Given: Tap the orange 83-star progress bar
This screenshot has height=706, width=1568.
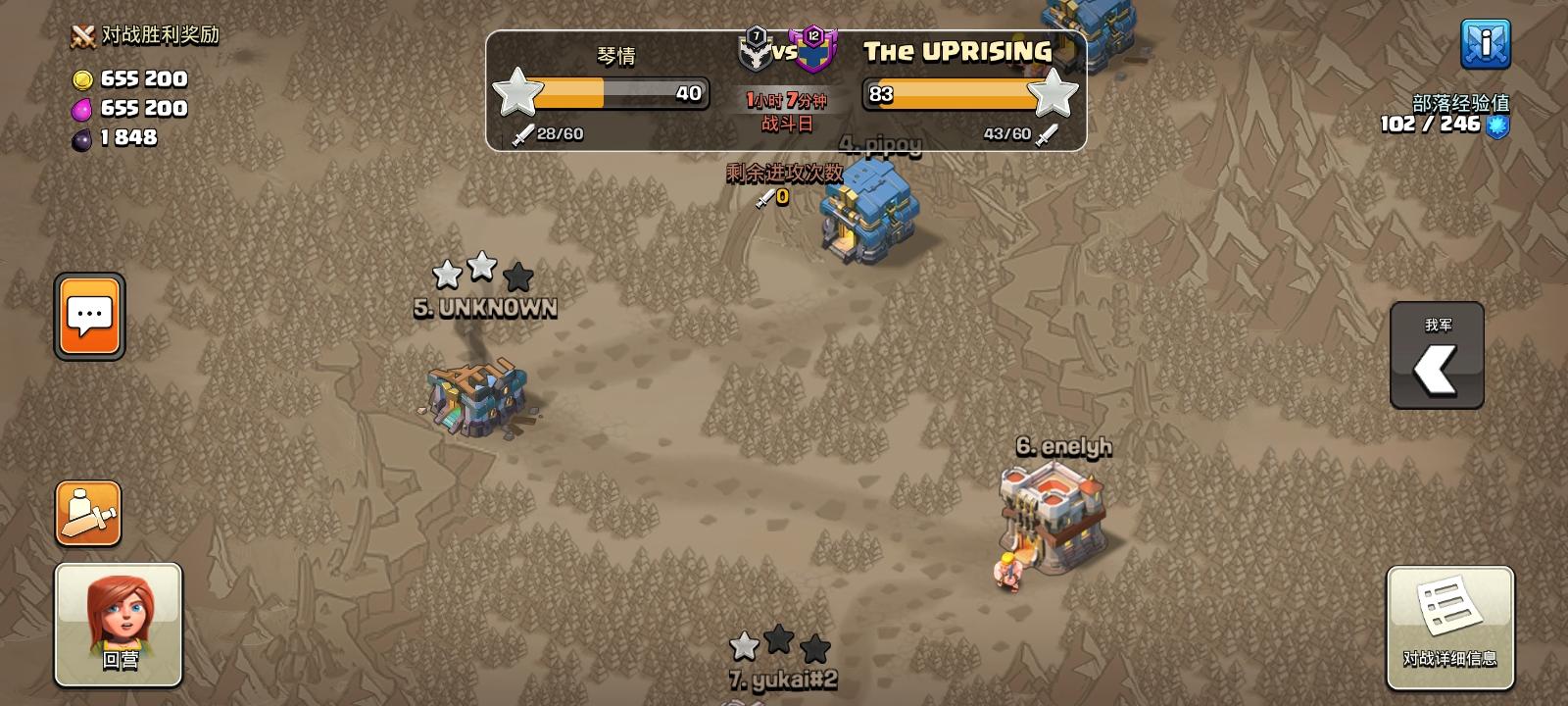Looking at the screenshot, I should pyautogui.click(x=951, y=95).
